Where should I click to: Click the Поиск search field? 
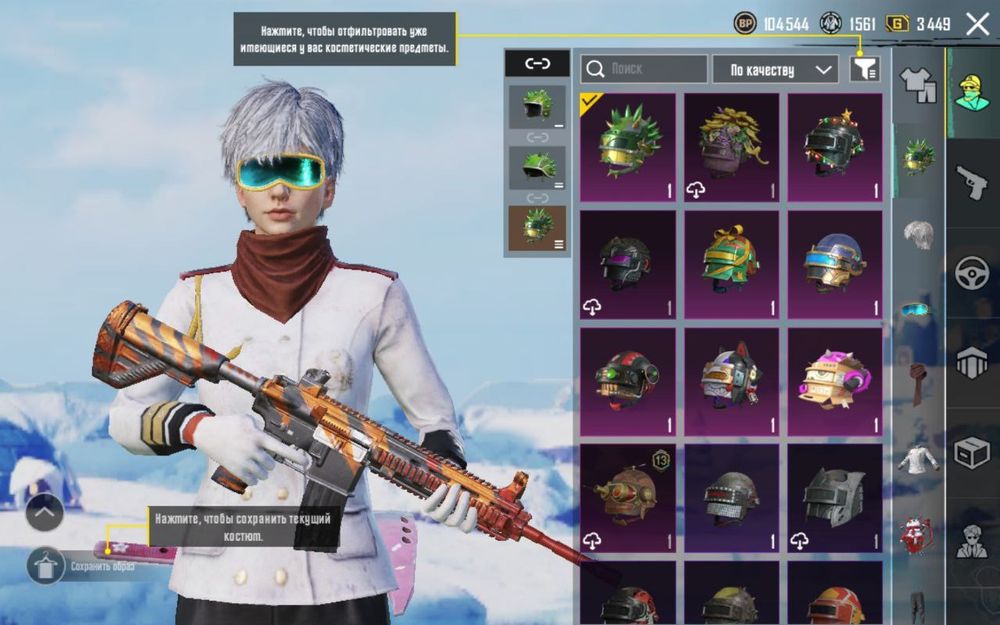click(x=644, y=69)
